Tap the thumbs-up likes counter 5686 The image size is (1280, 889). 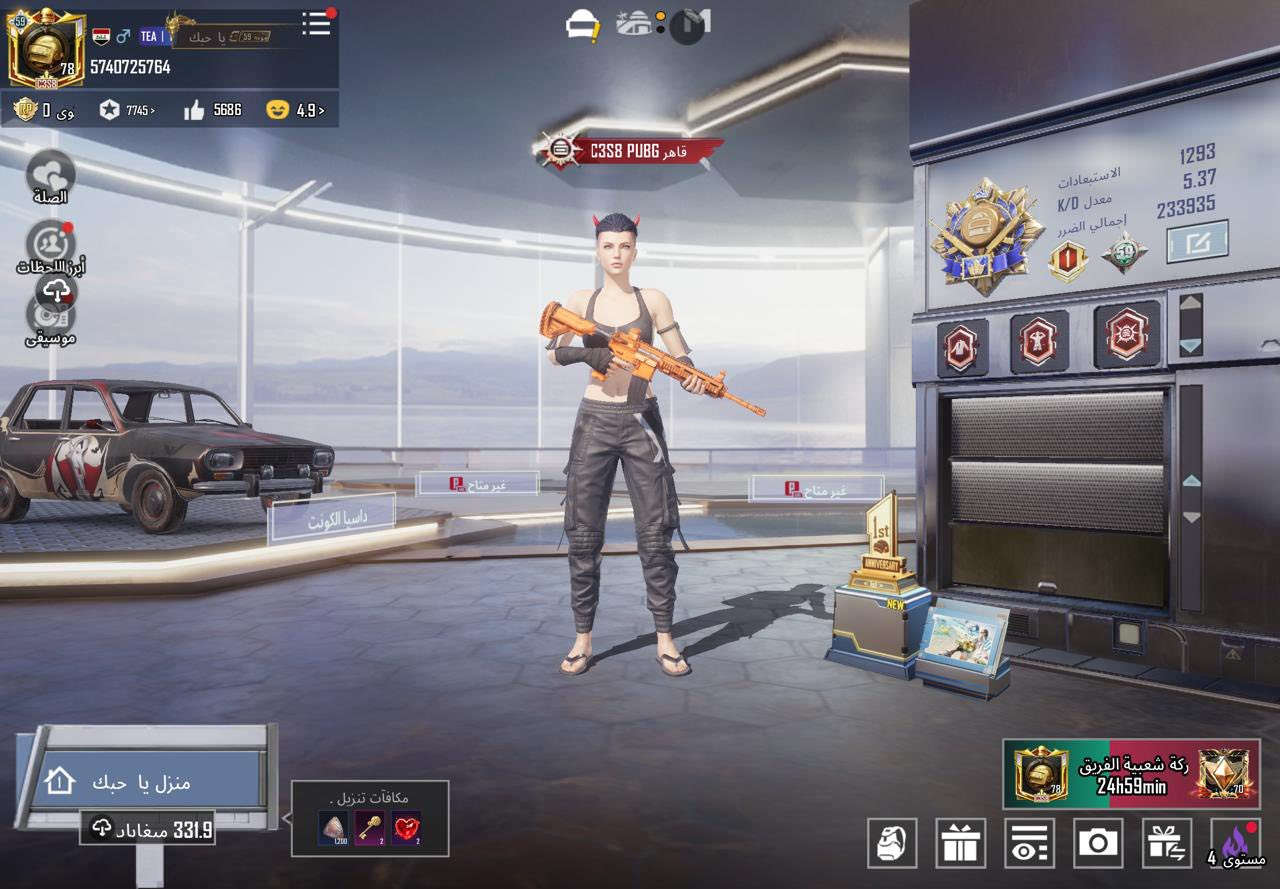pyautogui.click(x=213, y=110)
